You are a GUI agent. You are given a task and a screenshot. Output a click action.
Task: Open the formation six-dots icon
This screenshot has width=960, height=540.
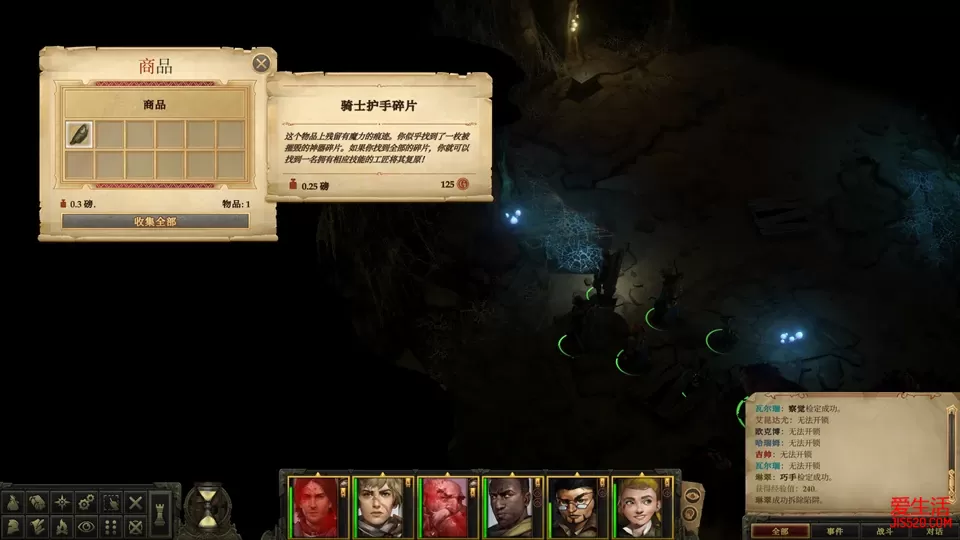pos(111,526)
